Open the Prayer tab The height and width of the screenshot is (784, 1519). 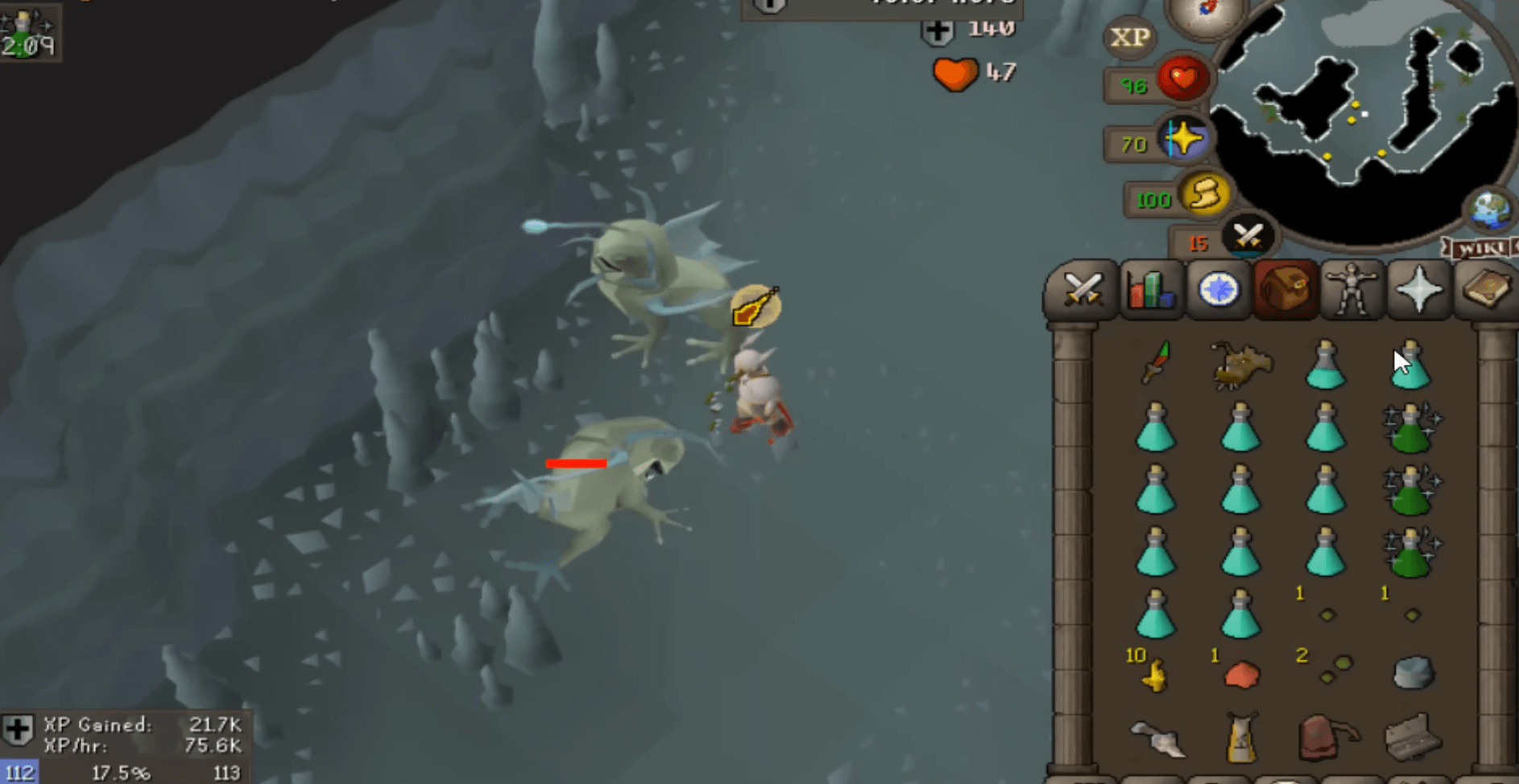(1419, 289)
